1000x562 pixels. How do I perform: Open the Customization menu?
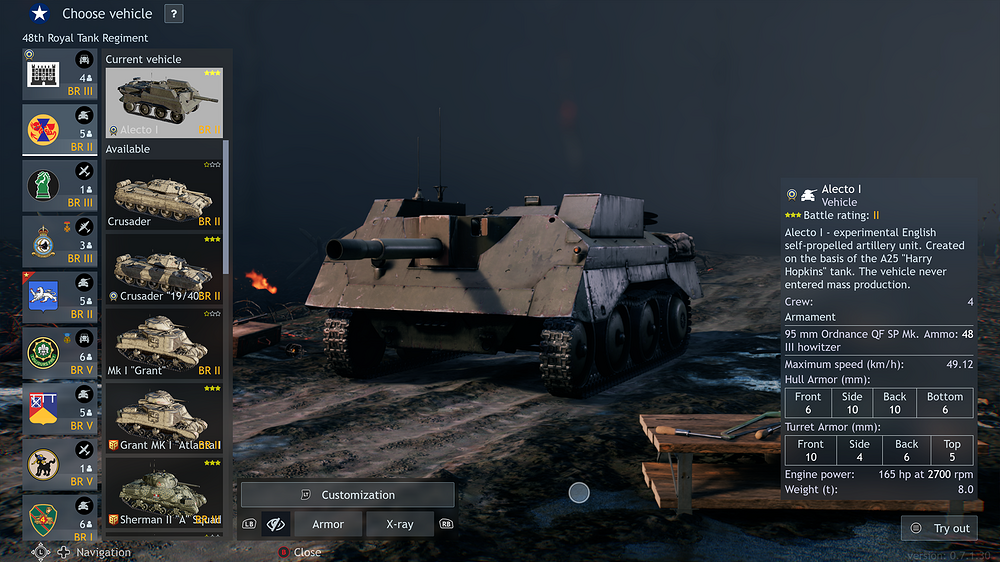point(347,495)
